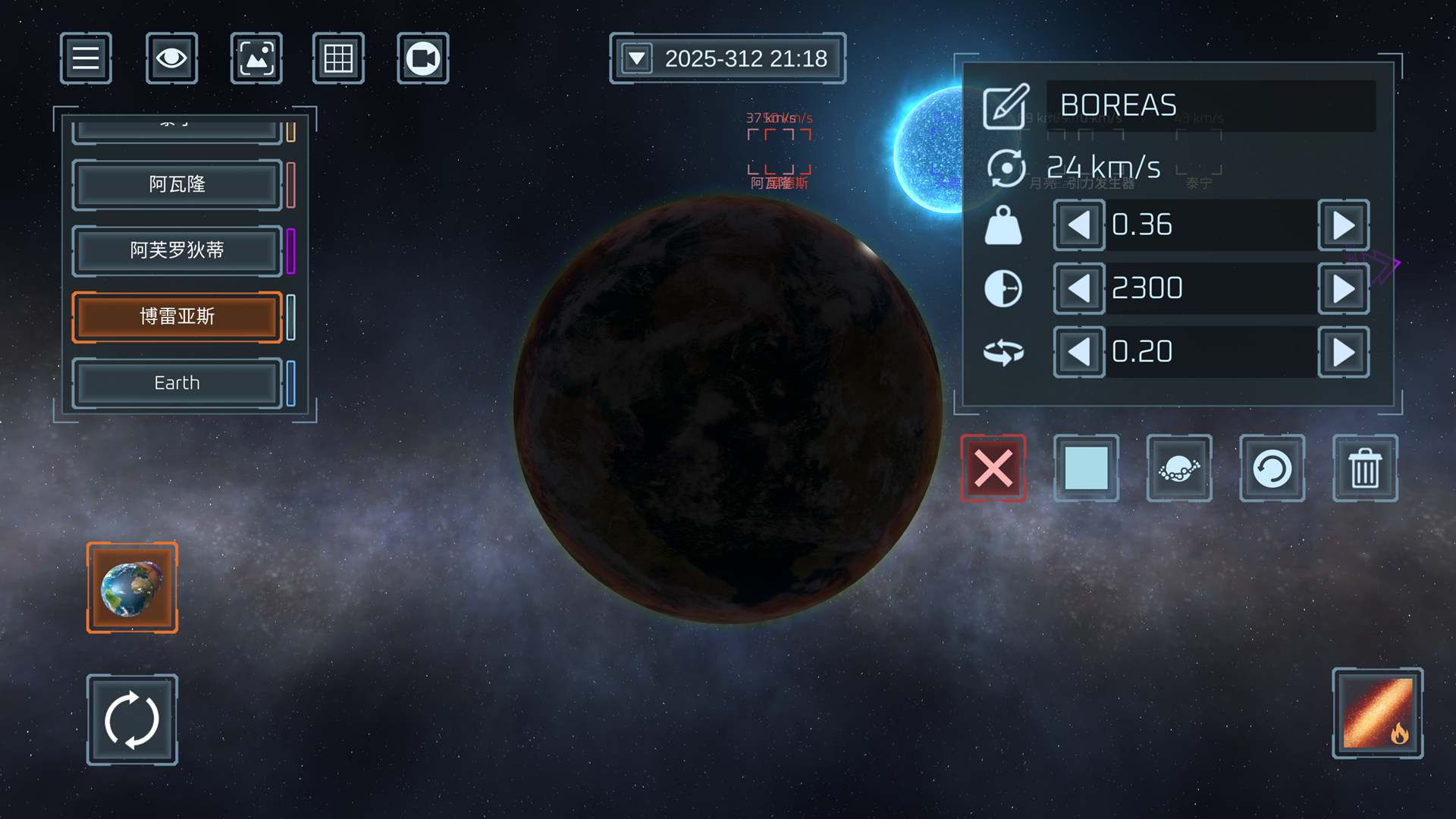Take a screenshot with the picture icon
Image resolution: width=1456 pixels, height=819 pixels.
(x=256, y=58)
